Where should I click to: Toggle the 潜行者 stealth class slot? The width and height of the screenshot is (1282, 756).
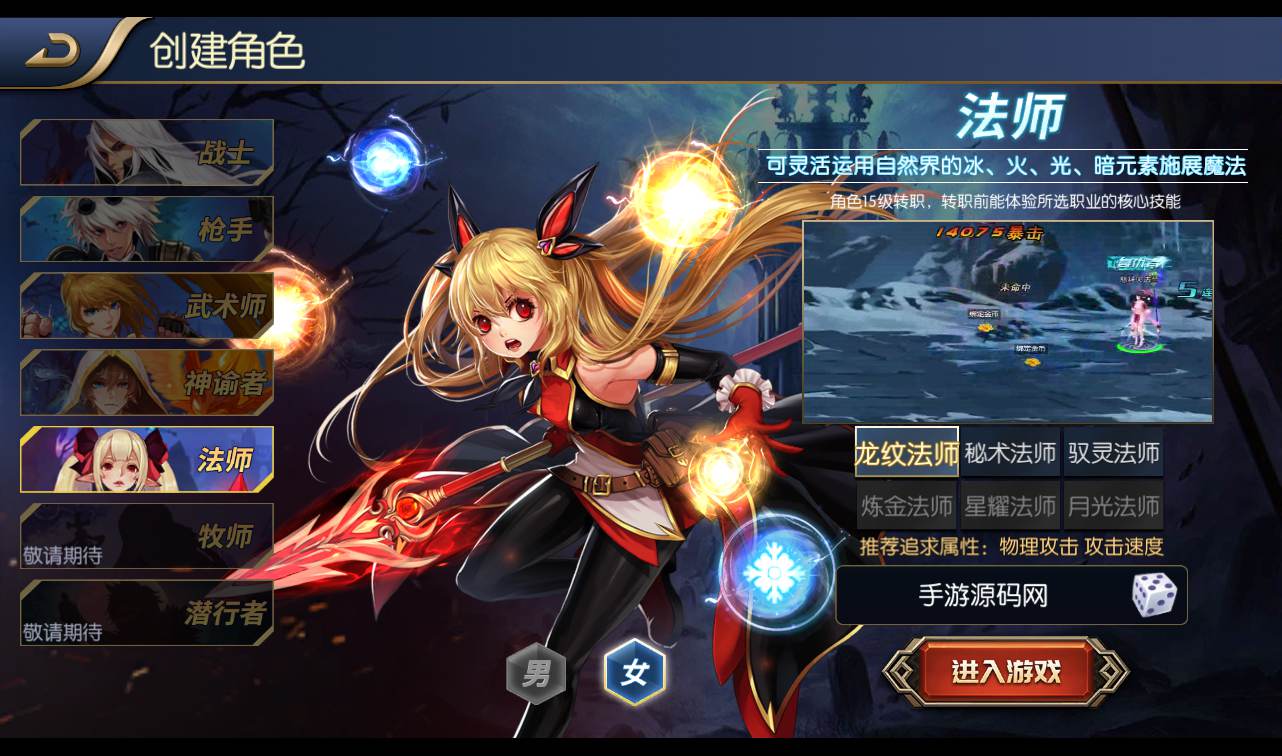146,613
